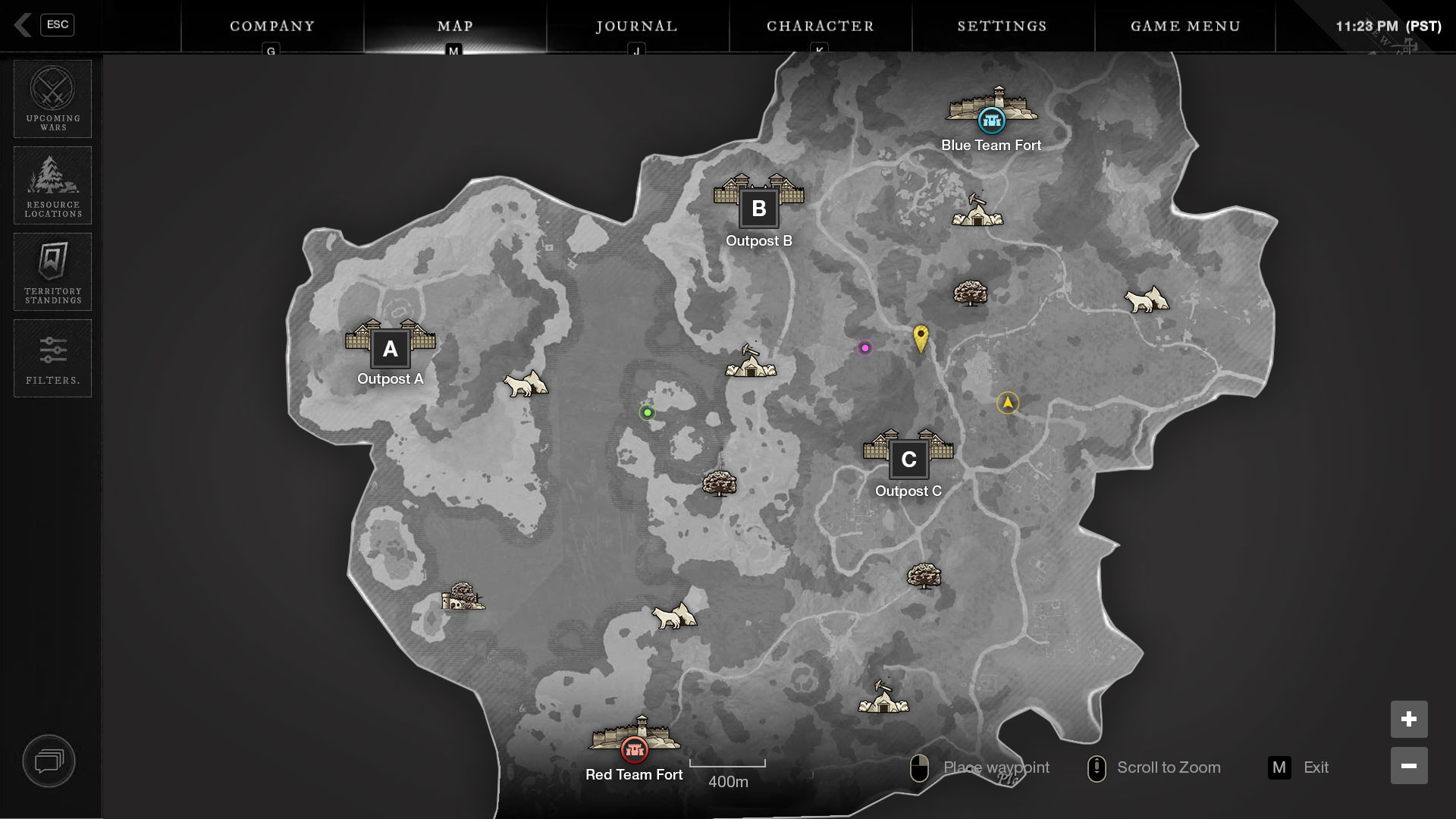
Task: Open the map Filters
Action: (x=52, y=358)
